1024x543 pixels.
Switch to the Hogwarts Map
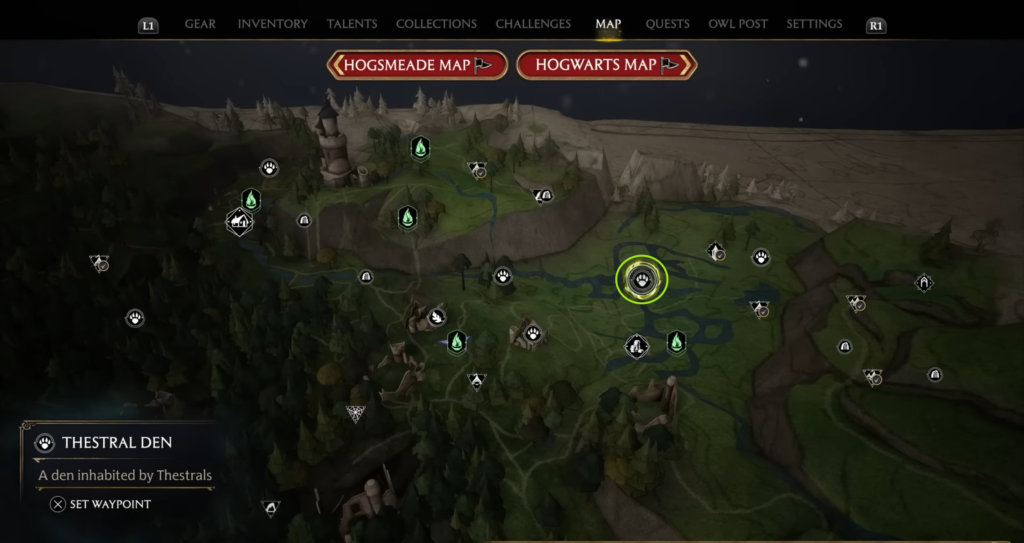(x=606, y=65)
